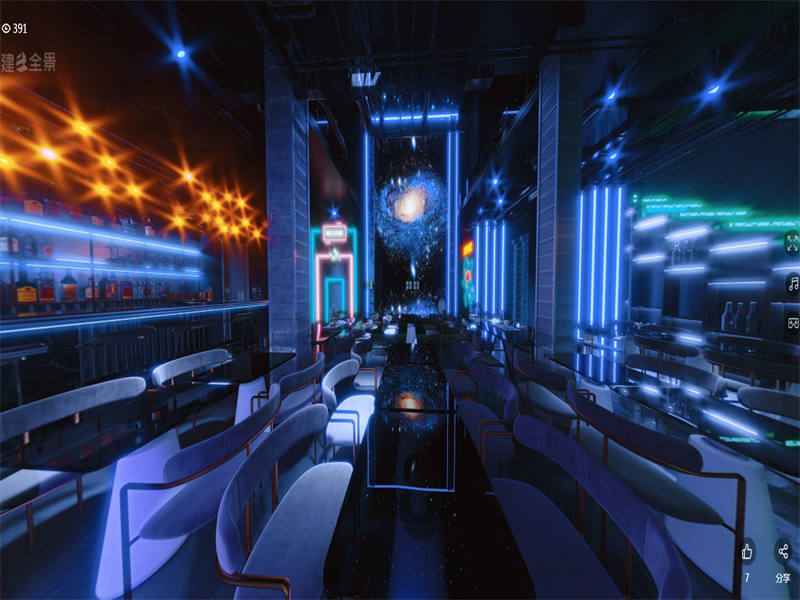Toggle the background music note icon

click(x=792, y=283)
